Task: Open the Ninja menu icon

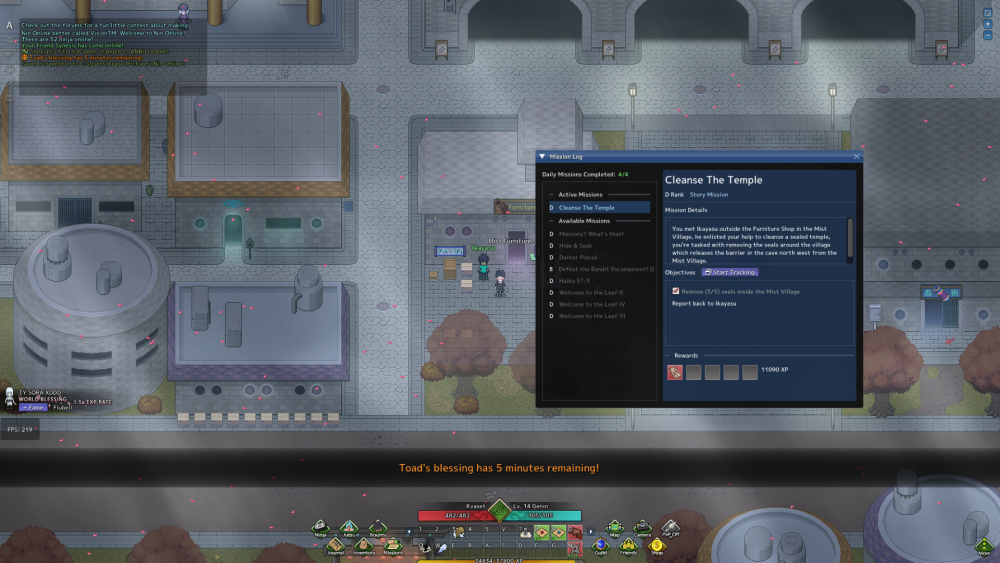Action: pos(321,526)
